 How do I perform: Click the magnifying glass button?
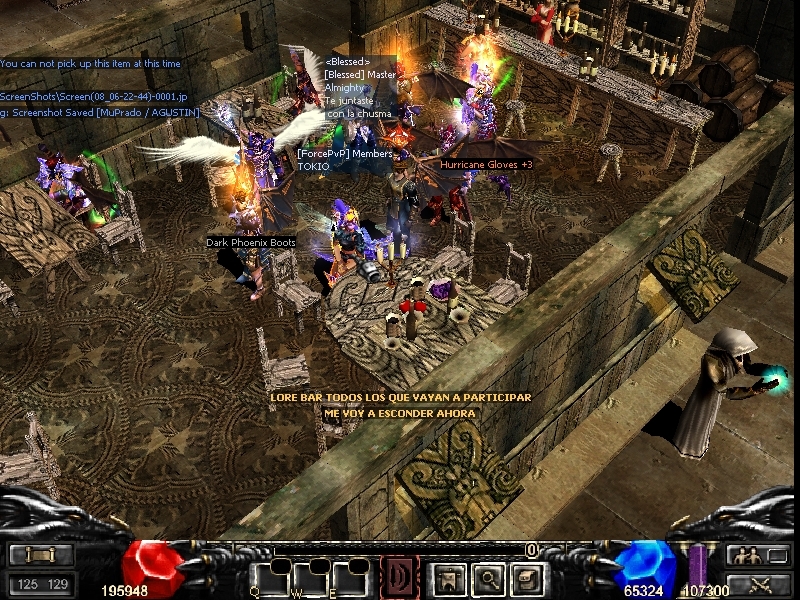(x=487, y=578)
